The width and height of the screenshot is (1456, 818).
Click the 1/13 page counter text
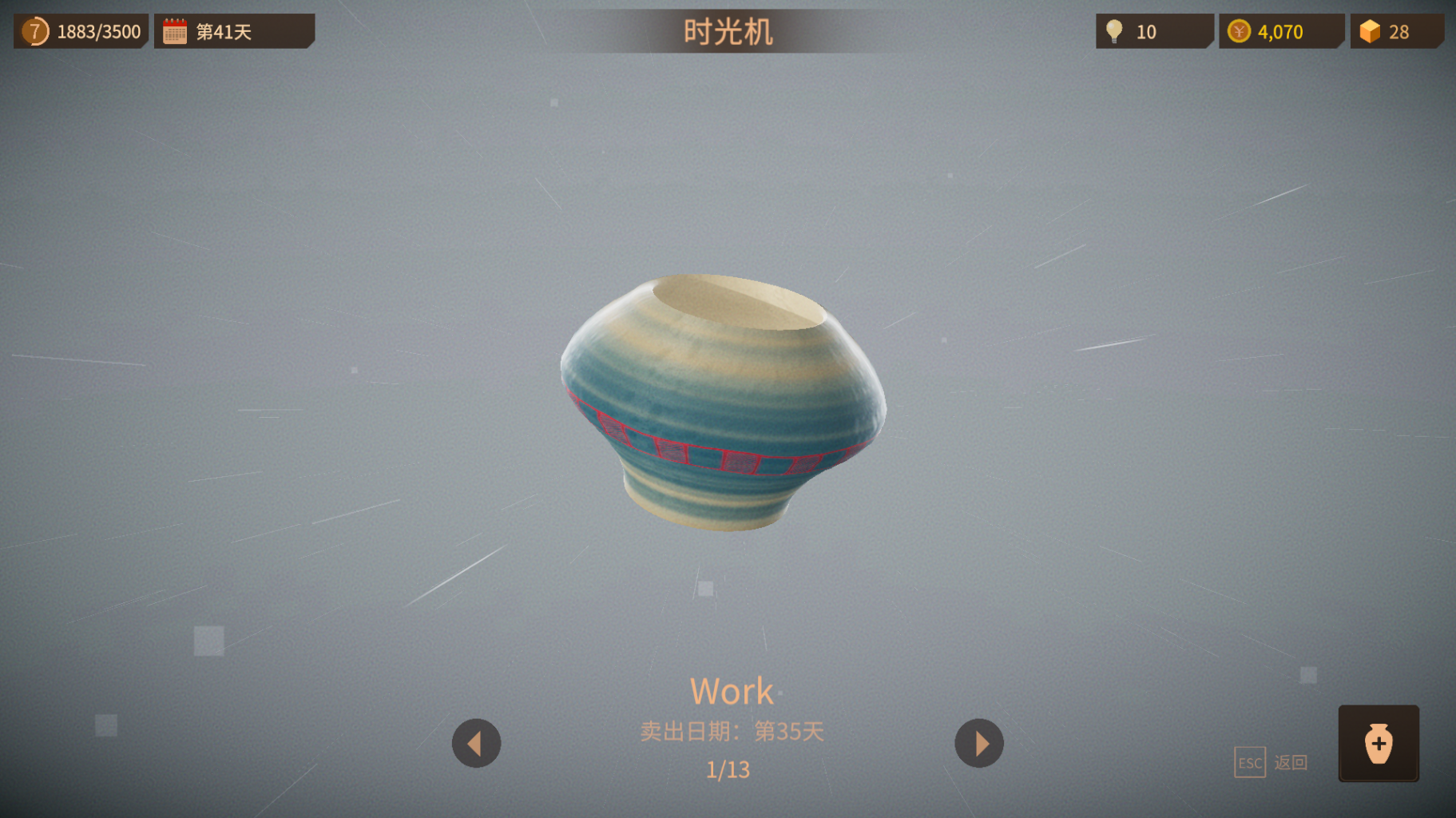click(x=727, y=769)
